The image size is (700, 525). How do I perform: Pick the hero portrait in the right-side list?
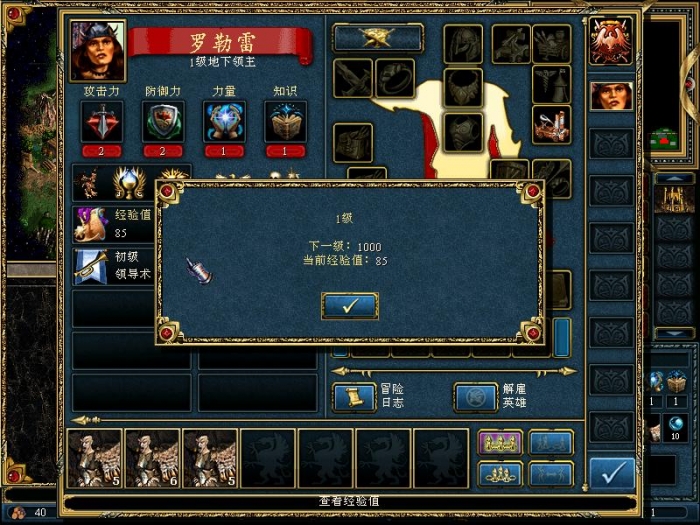[611, 96]
